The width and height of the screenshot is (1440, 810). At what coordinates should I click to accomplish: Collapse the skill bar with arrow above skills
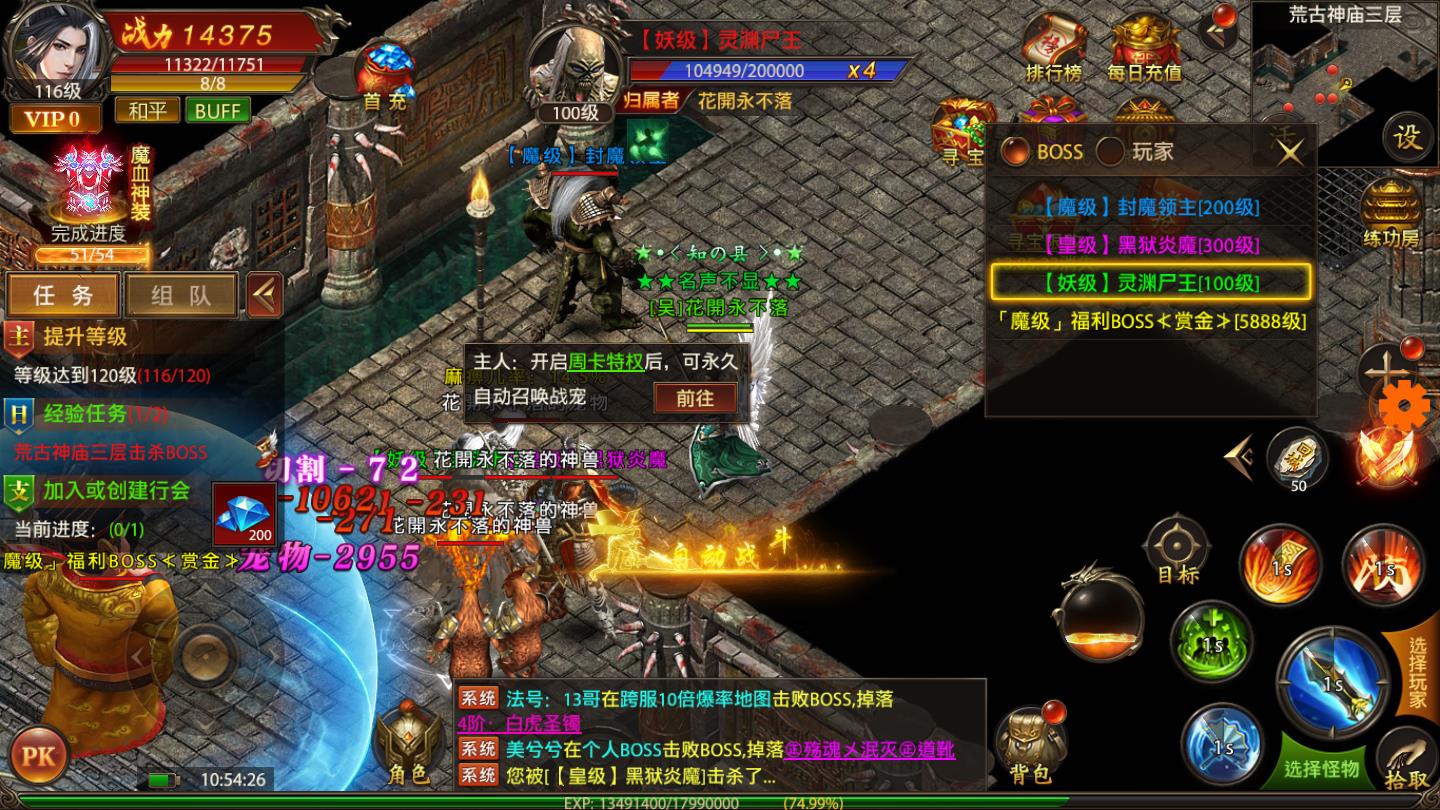(1240, 457)
